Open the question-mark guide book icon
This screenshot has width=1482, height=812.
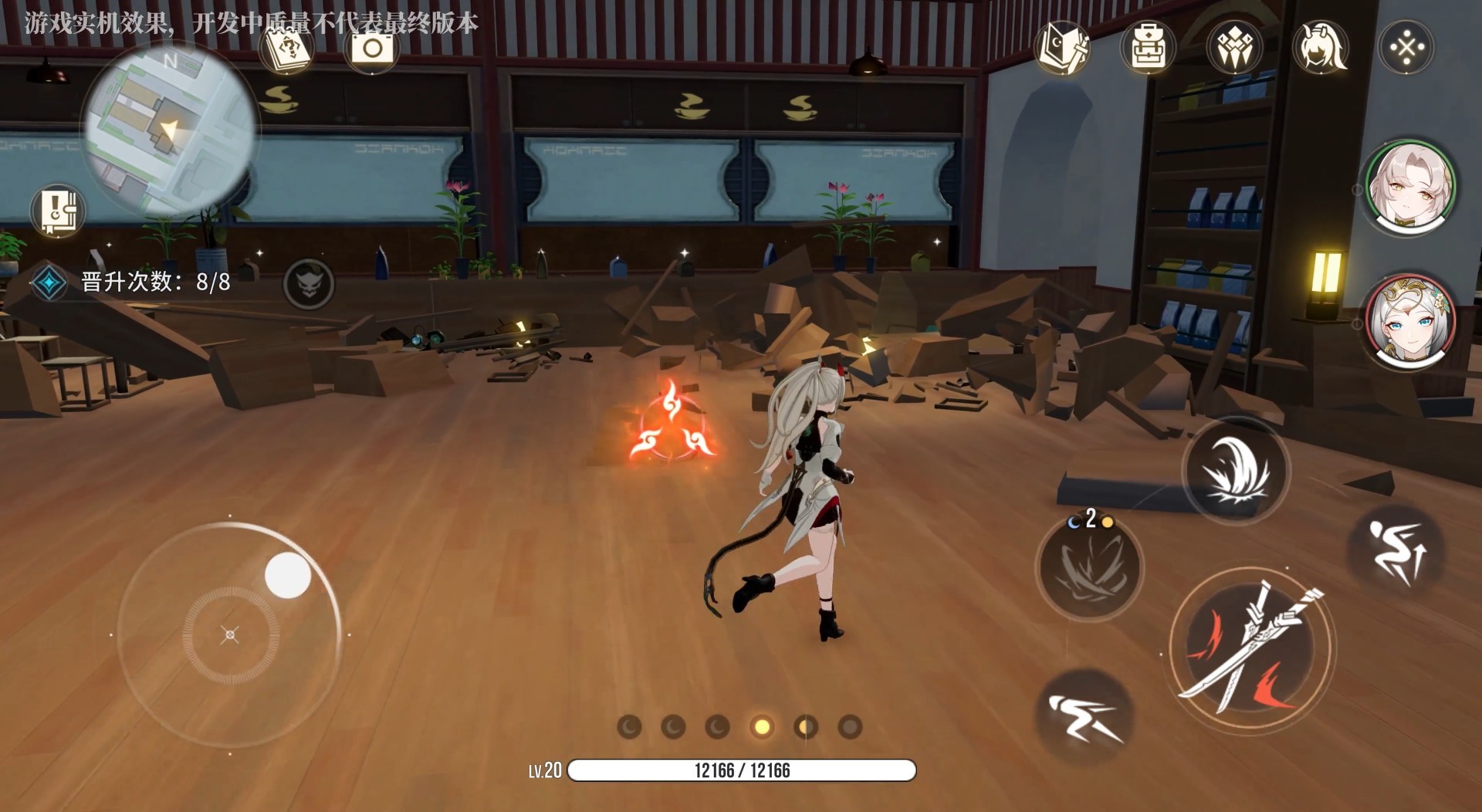pyautogui.click(x=288, y=49)
